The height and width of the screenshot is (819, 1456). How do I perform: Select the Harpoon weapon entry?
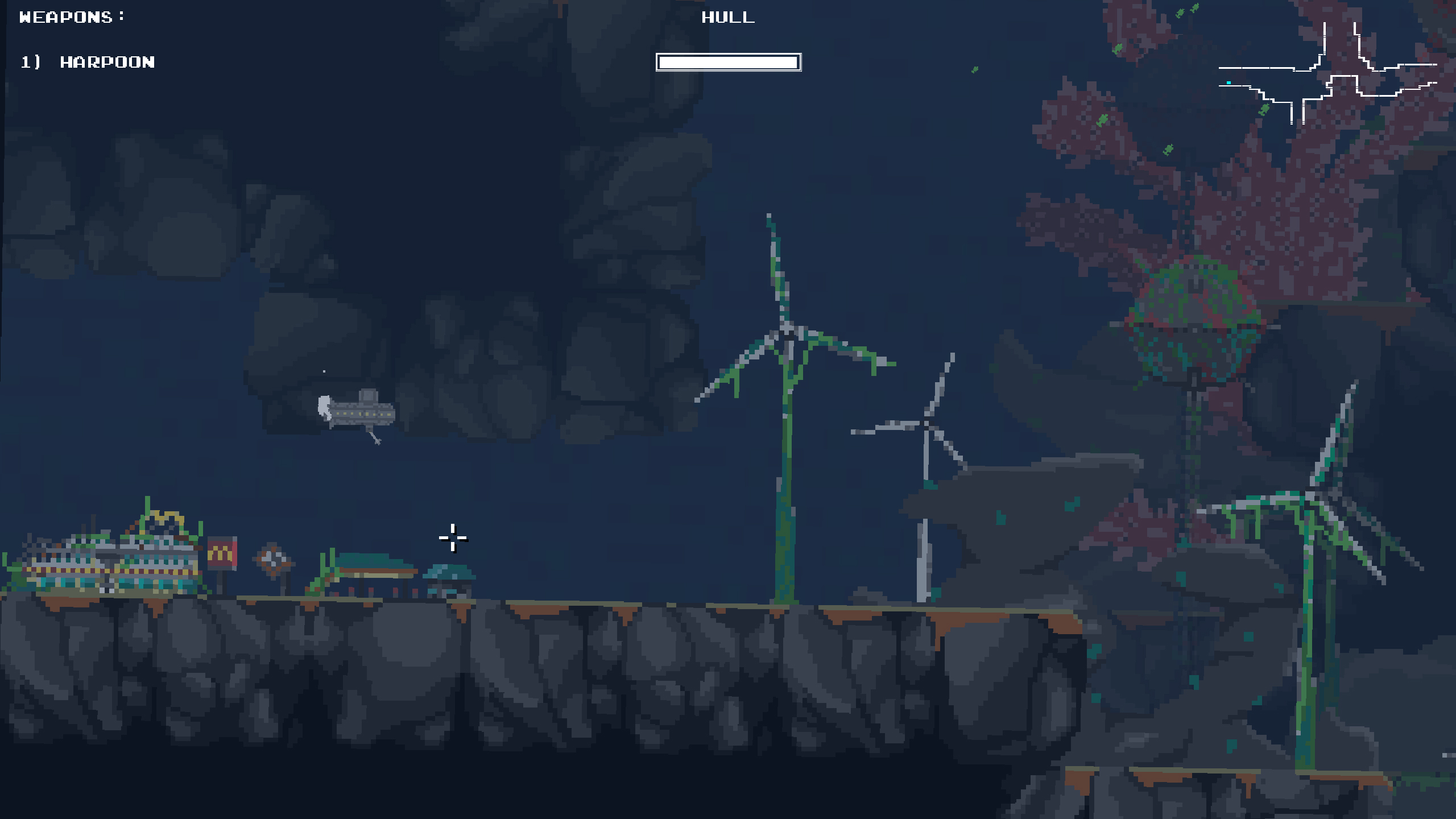click(x=107, y=62)
